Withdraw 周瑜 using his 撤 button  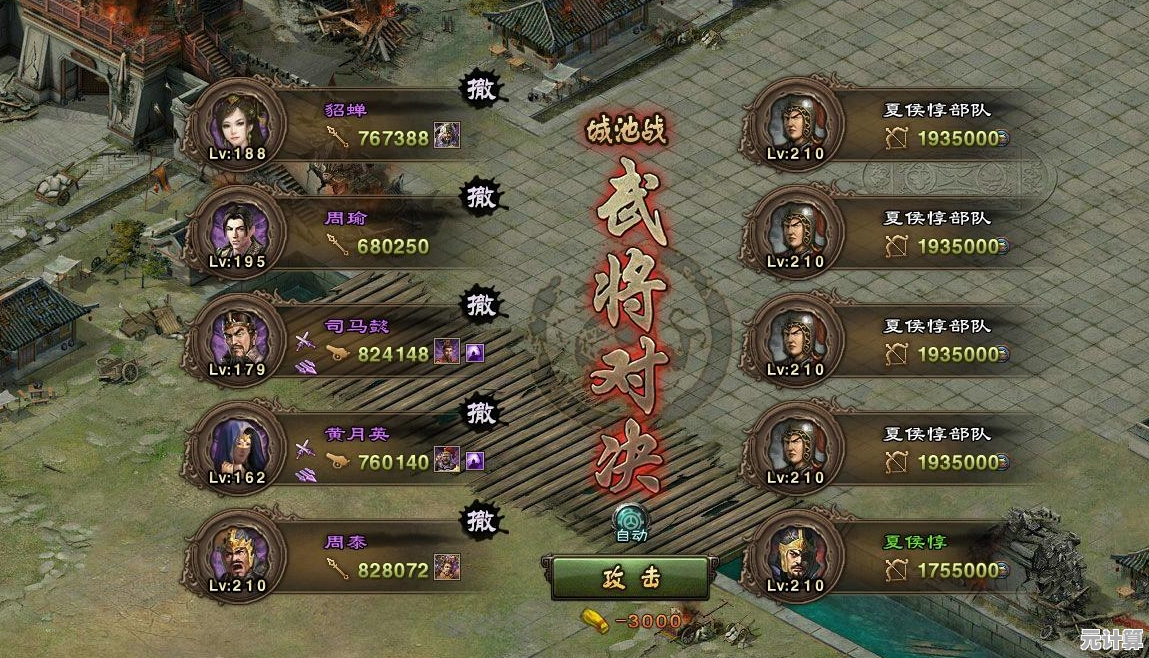pos(481,197)
